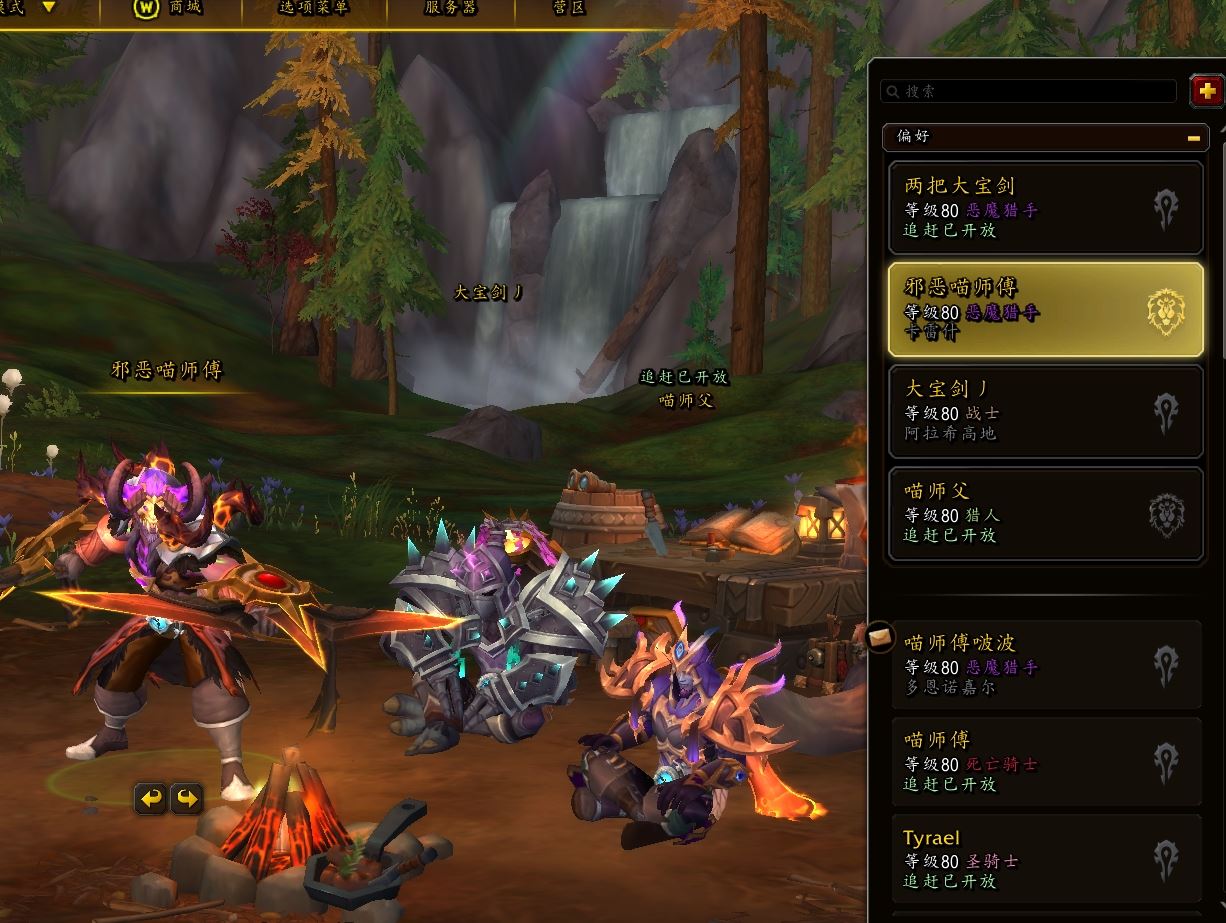Screen dimensions: 1226x923
Task: Click the mail icon beside 喵师傅啵波
Action: click(x=881, y=636)
